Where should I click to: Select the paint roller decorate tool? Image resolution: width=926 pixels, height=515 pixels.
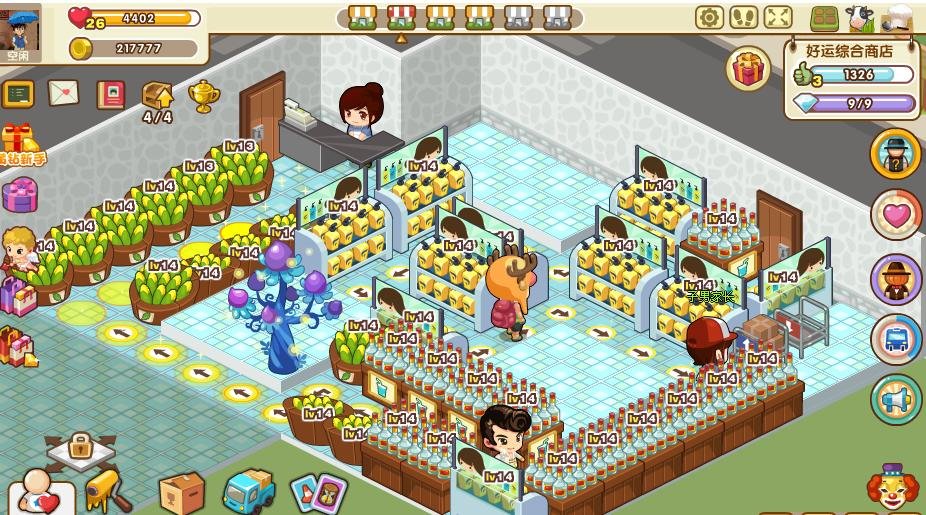(x=108, y=490)
